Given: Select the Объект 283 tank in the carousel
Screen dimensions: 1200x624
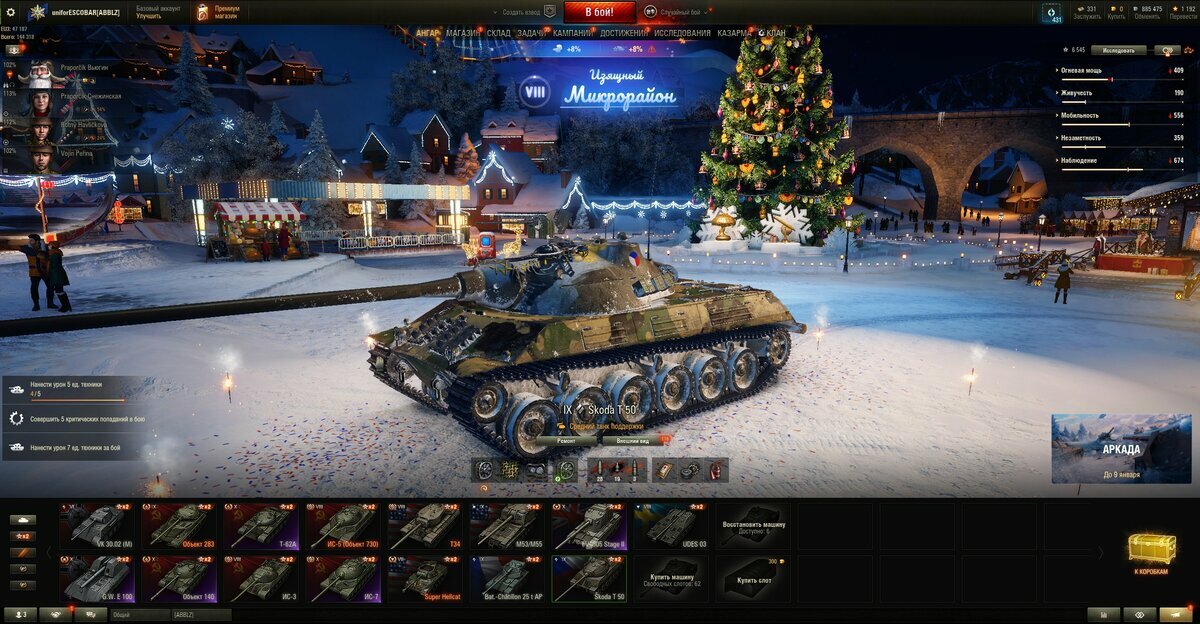Looking at the screenshot, I should click(178, 526).
